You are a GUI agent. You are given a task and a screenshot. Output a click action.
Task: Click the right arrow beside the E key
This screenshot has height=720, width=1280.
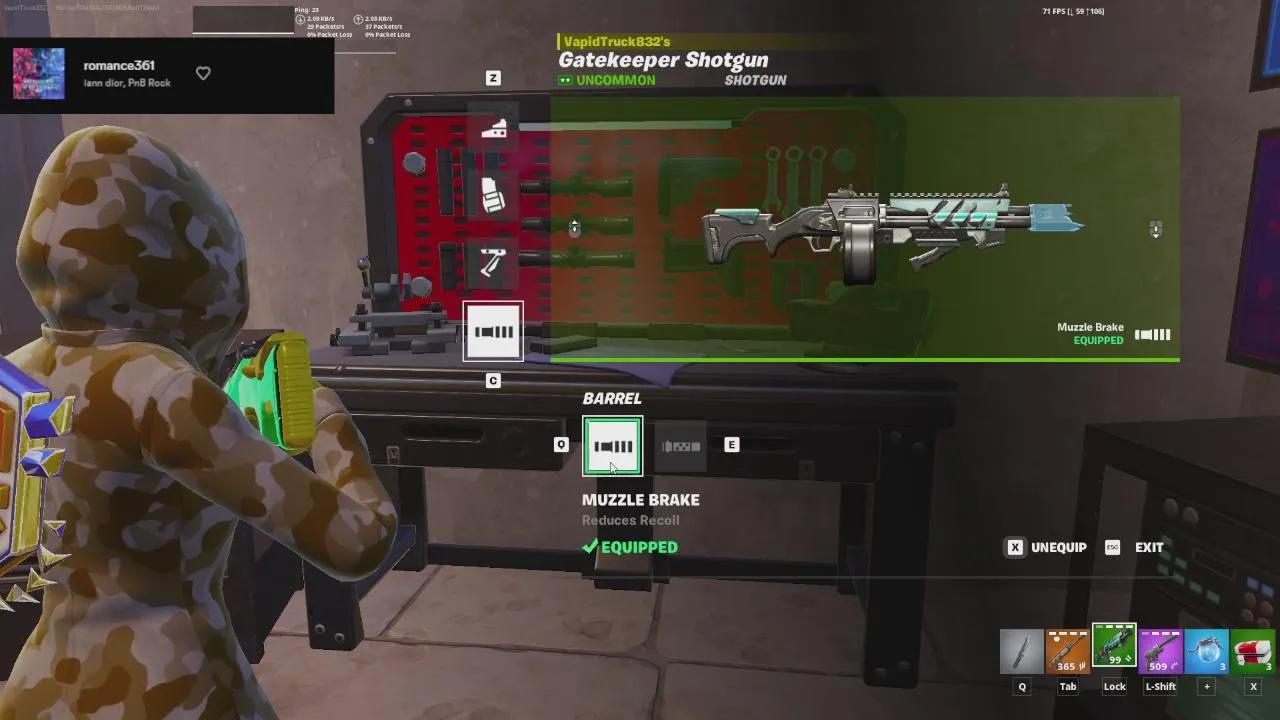tap(731, 444)
